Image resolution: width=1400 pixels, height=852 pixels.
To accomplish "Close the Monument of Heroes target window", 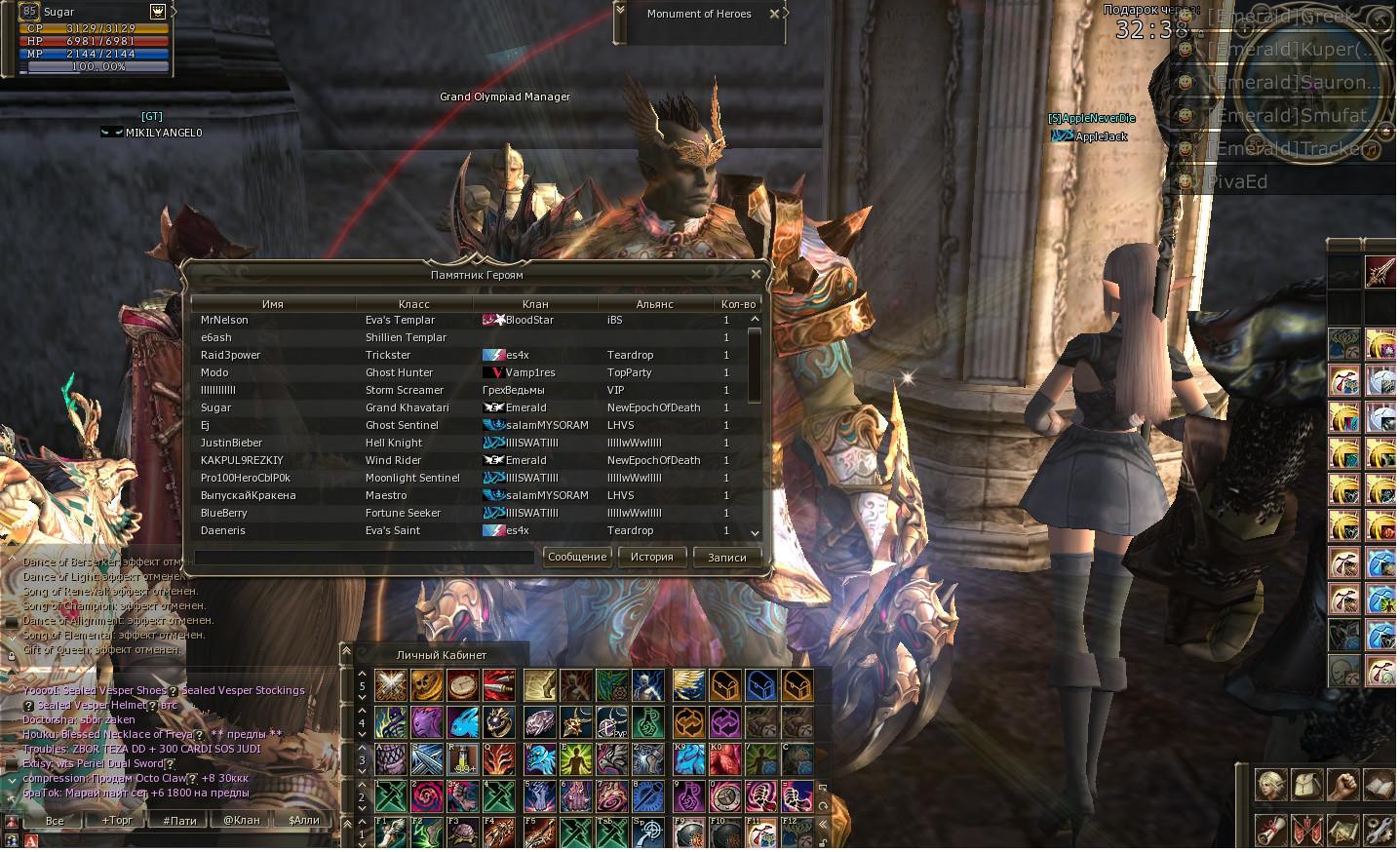I will (774, 14).
